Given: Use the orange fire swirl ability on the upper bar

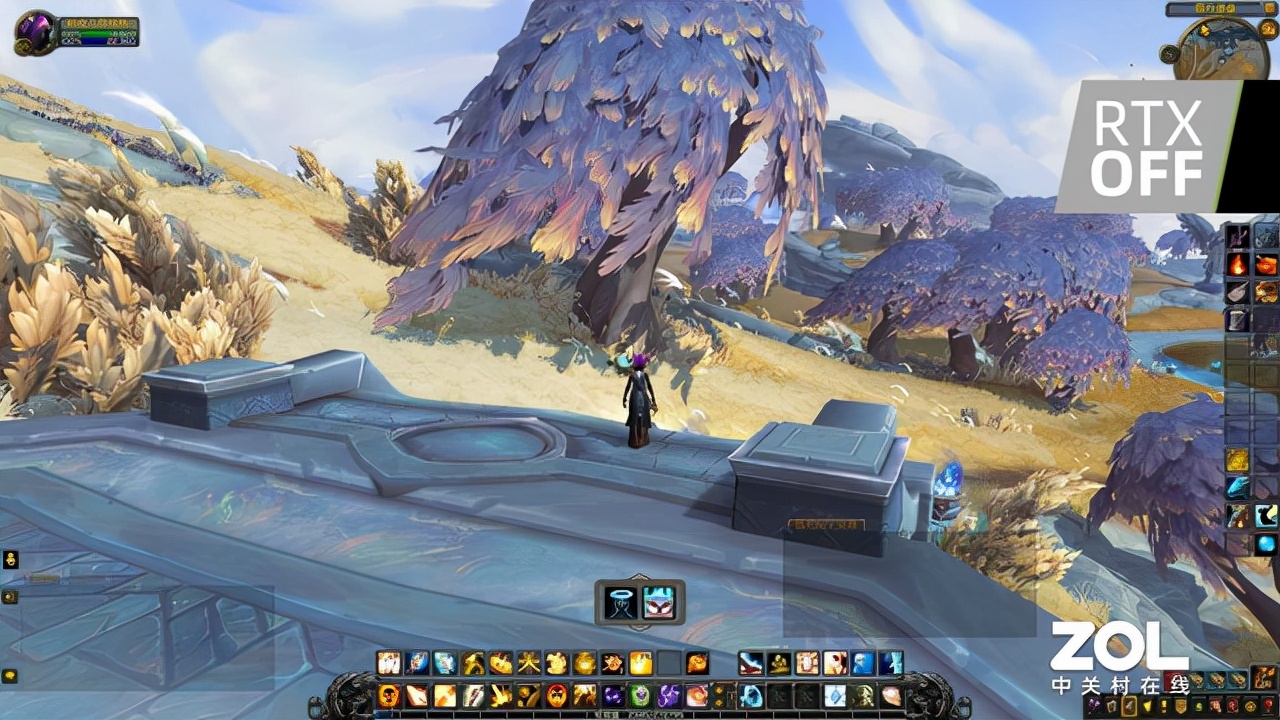Looking at the screenshot, I should tap(697, 663).
